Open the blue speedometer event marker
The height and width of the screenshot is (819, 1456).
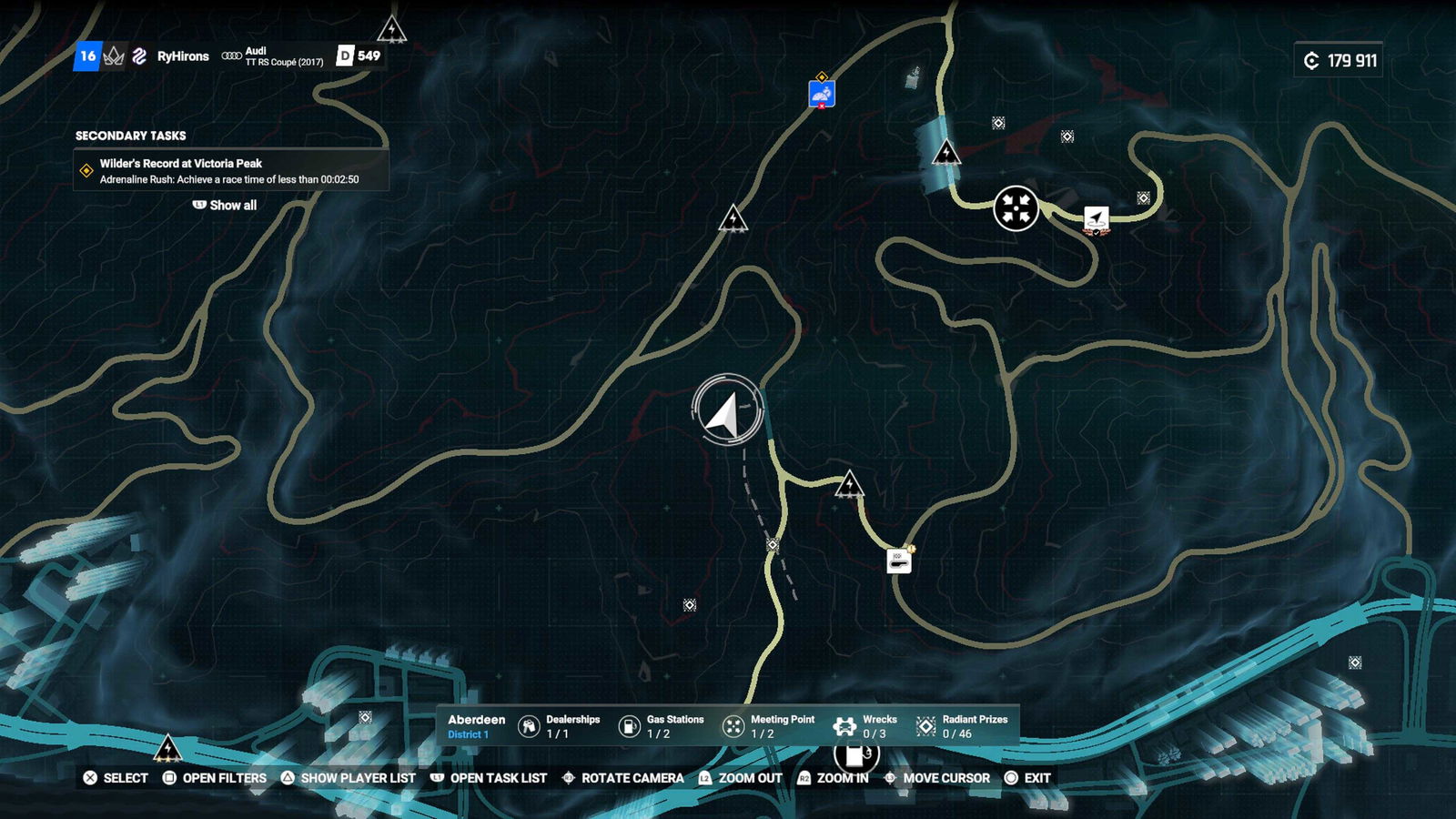coord(822,94)
